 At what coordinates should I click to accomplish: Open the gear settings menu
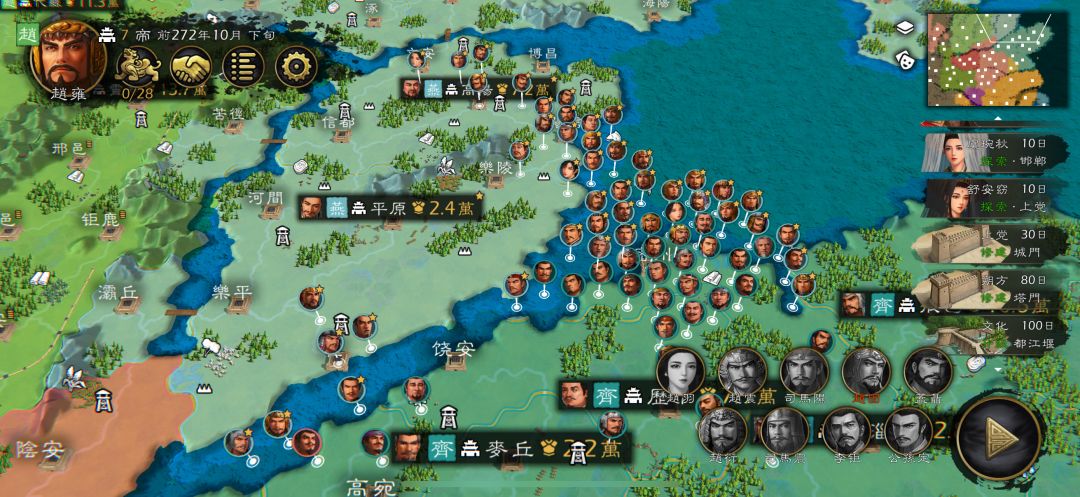pos(295,66)
